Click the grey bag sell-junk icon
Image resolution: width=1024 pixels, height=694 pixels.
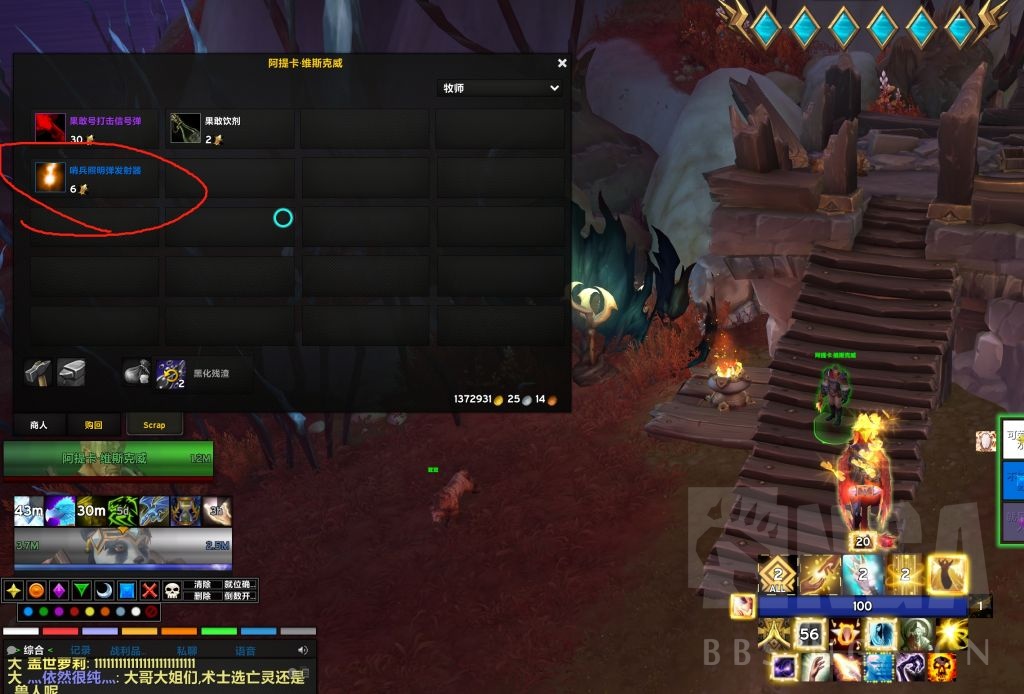coord(137,373)
